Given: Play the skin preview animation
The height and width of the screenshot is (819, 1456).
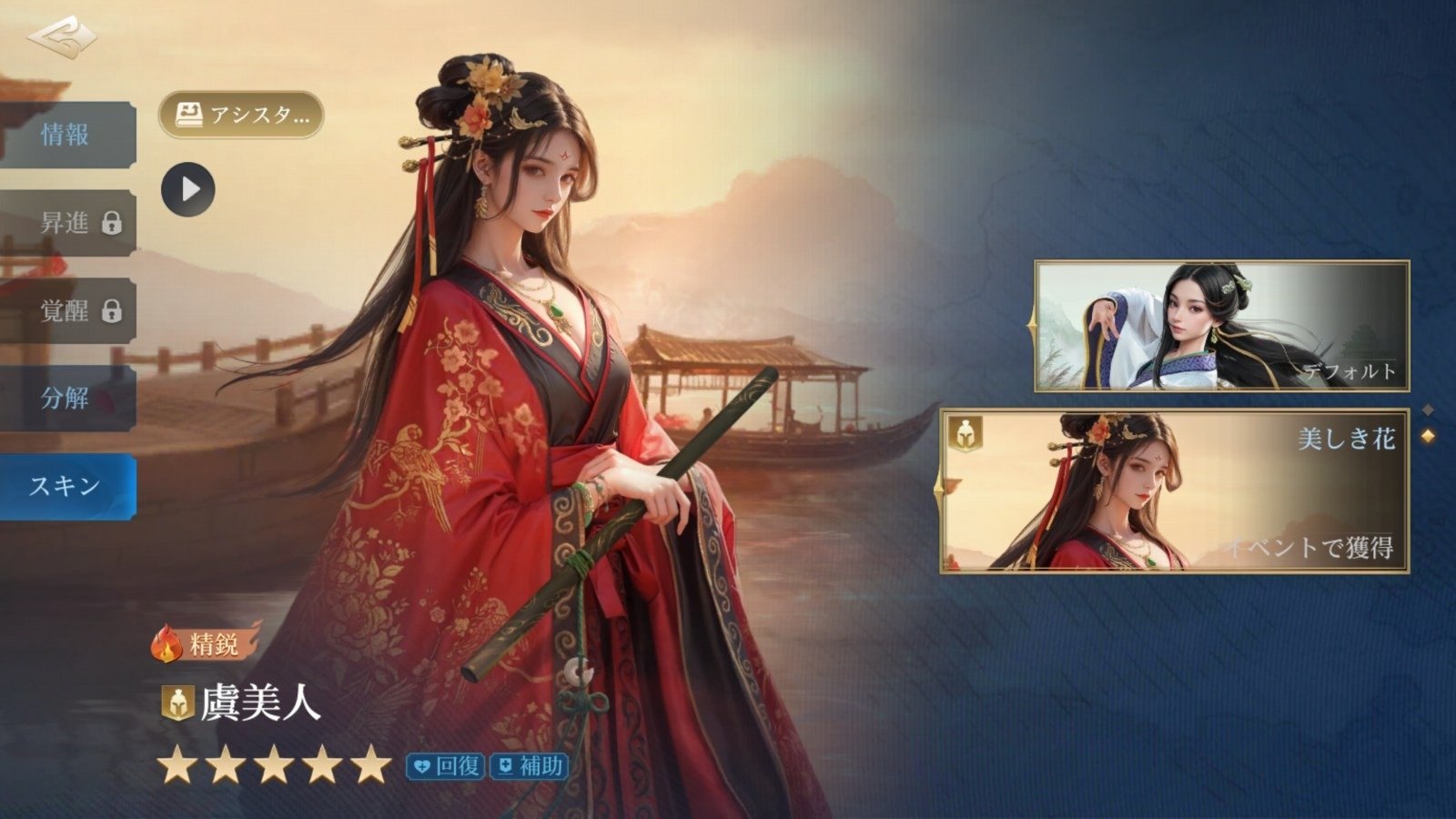Looking at the screenshot, I should [188, 189].
